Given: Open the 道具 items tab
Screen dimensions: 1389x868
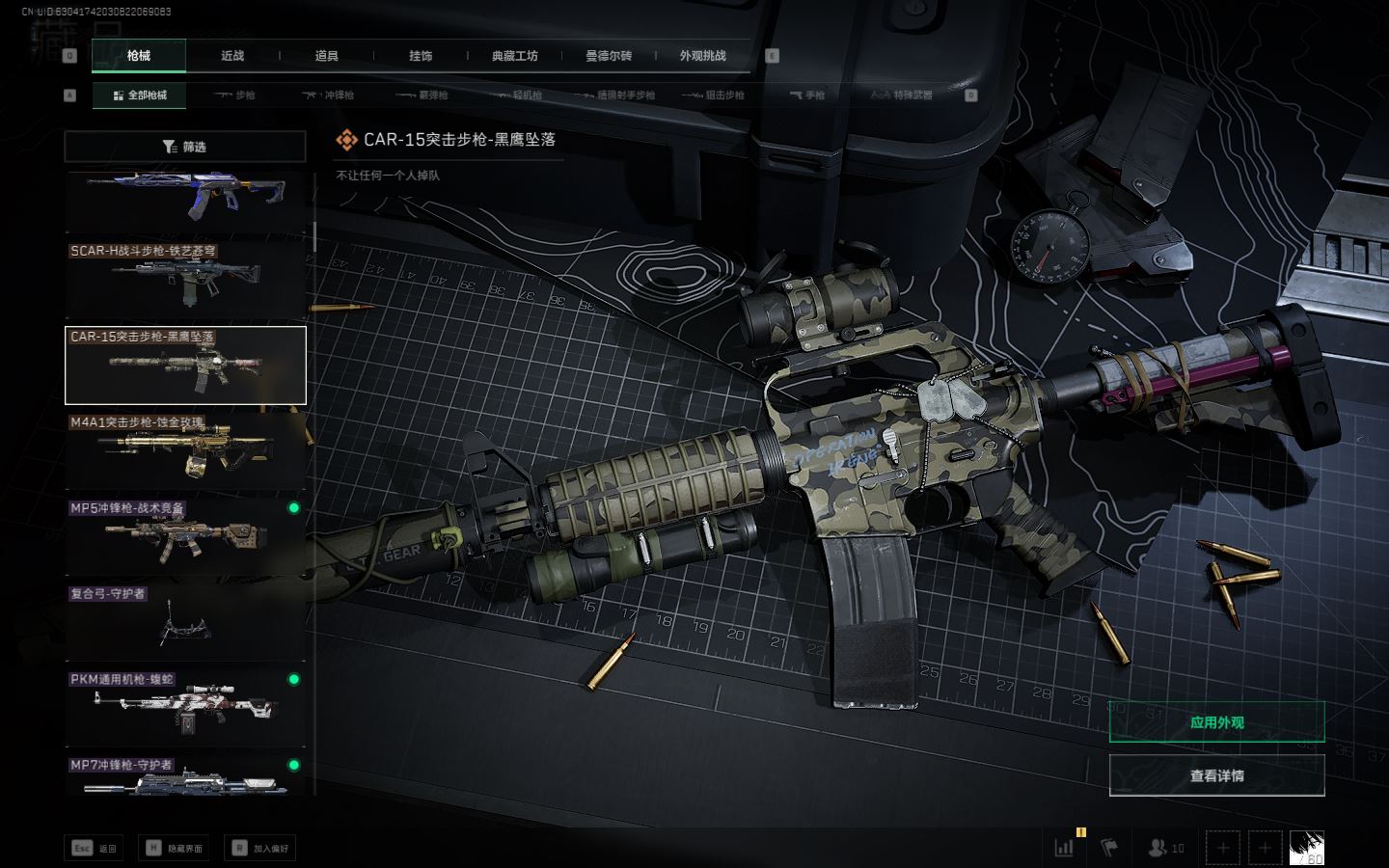Looking at the screenshot, I should point(326,56).
